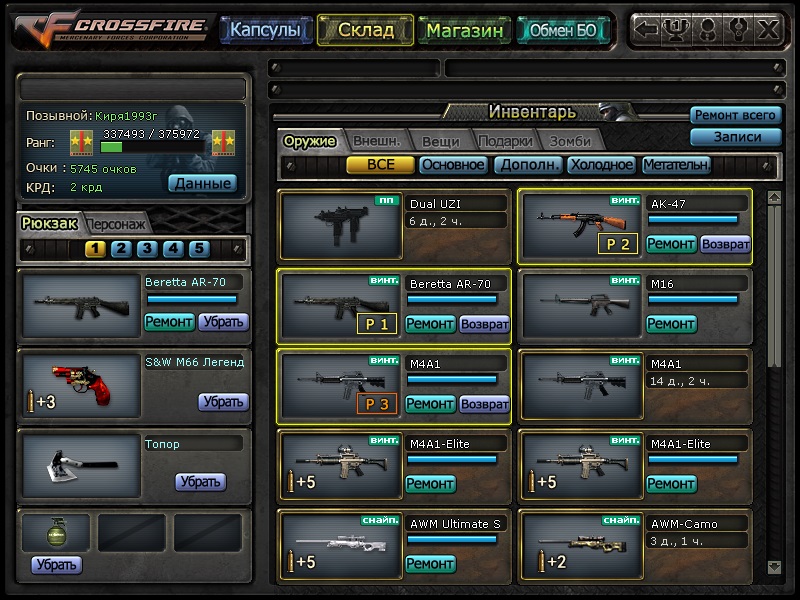This screenshot has width=800, height=600.
Task: Open the Капсулы menu
Action: pyautogui.click(x=265, y=30)
